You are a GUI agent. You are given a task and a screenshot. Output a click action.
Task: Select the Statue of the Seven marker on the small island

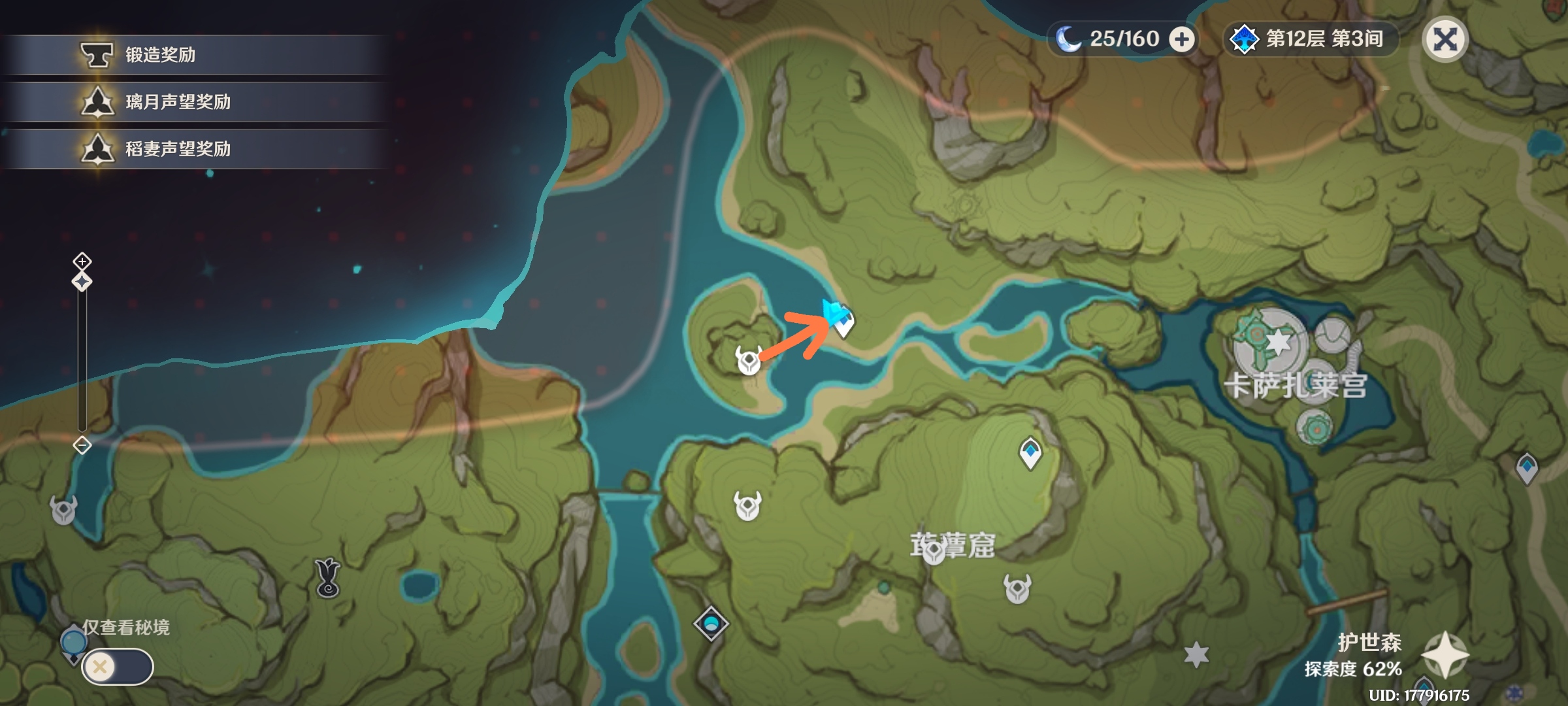pyautogui.click(x=749, y=360)
